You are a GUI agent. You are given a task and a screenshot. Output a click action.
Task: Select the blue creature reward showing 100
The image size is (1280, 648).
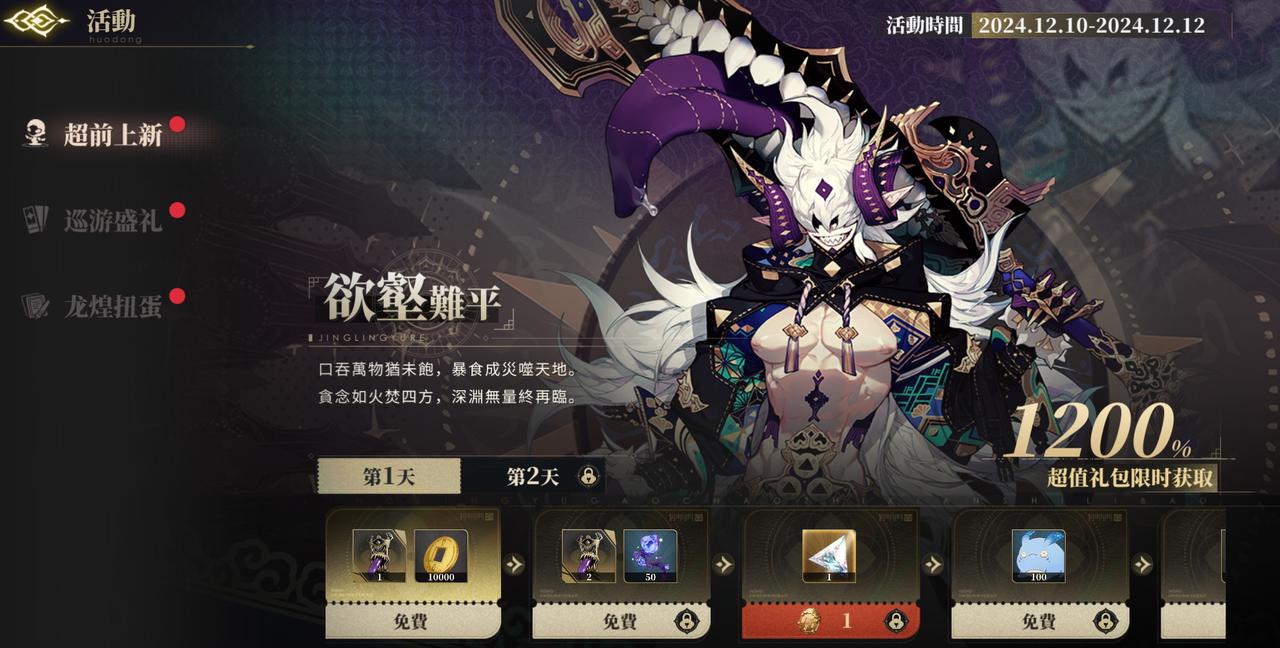[x=1038, y=556]
